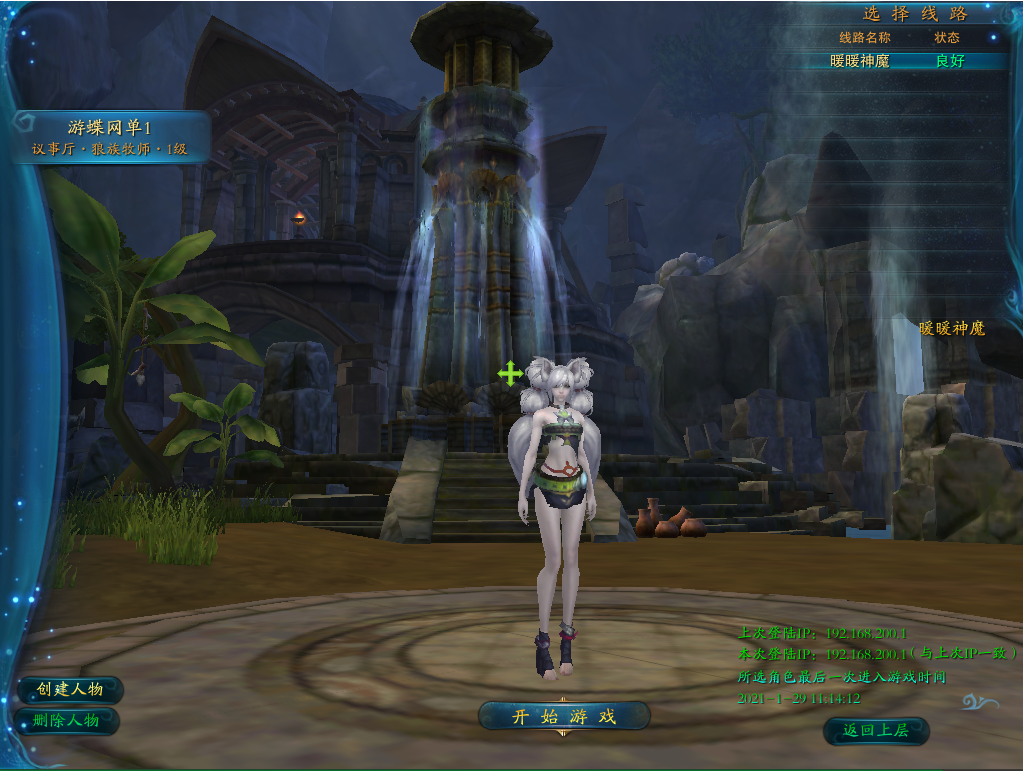Go back with the 返回上层 button
1023x771 pixels.
[x=876, y=731]
